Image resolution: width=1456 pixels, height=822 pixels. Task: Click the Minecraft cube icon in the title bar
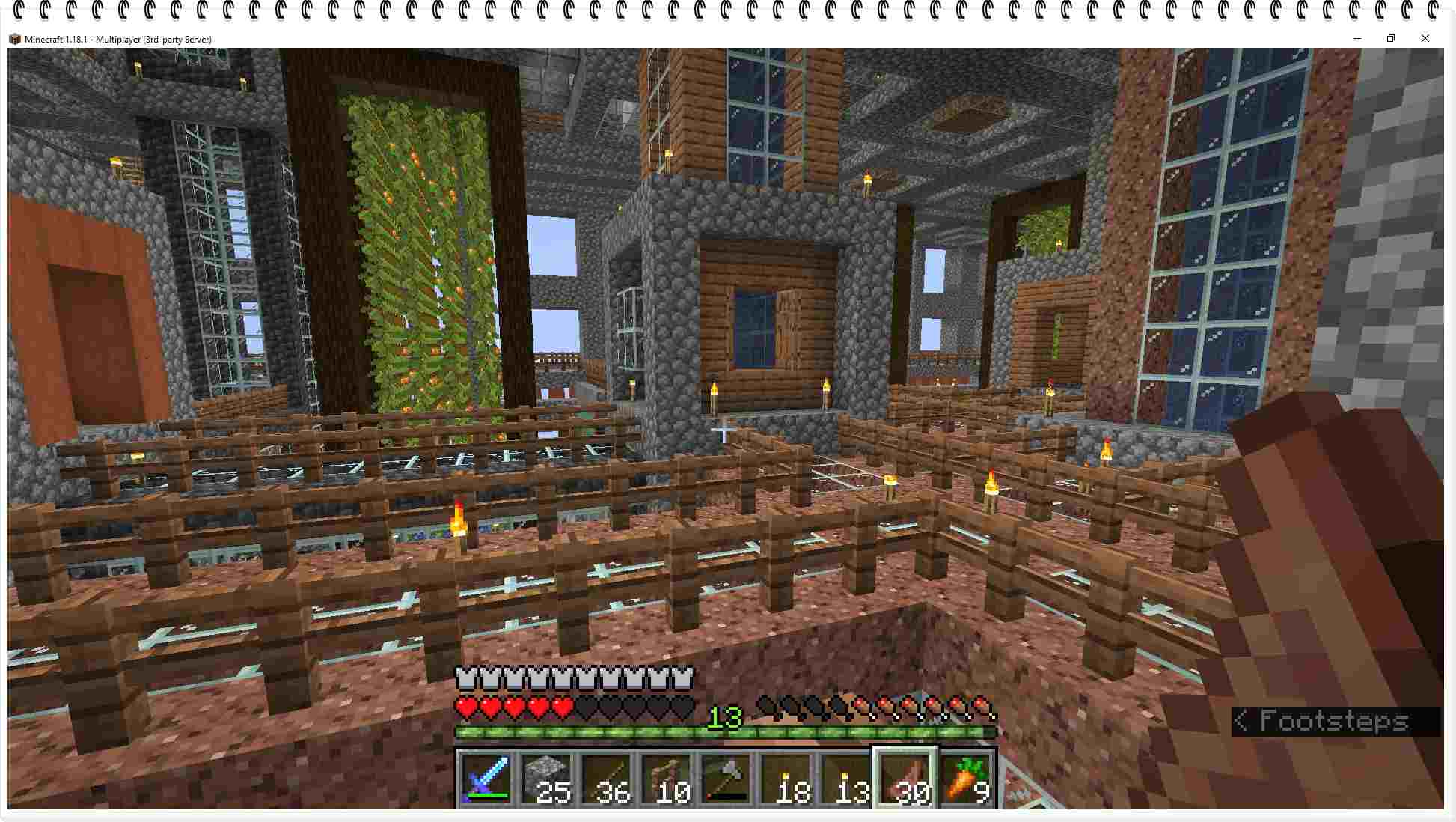tap(14, 38)
